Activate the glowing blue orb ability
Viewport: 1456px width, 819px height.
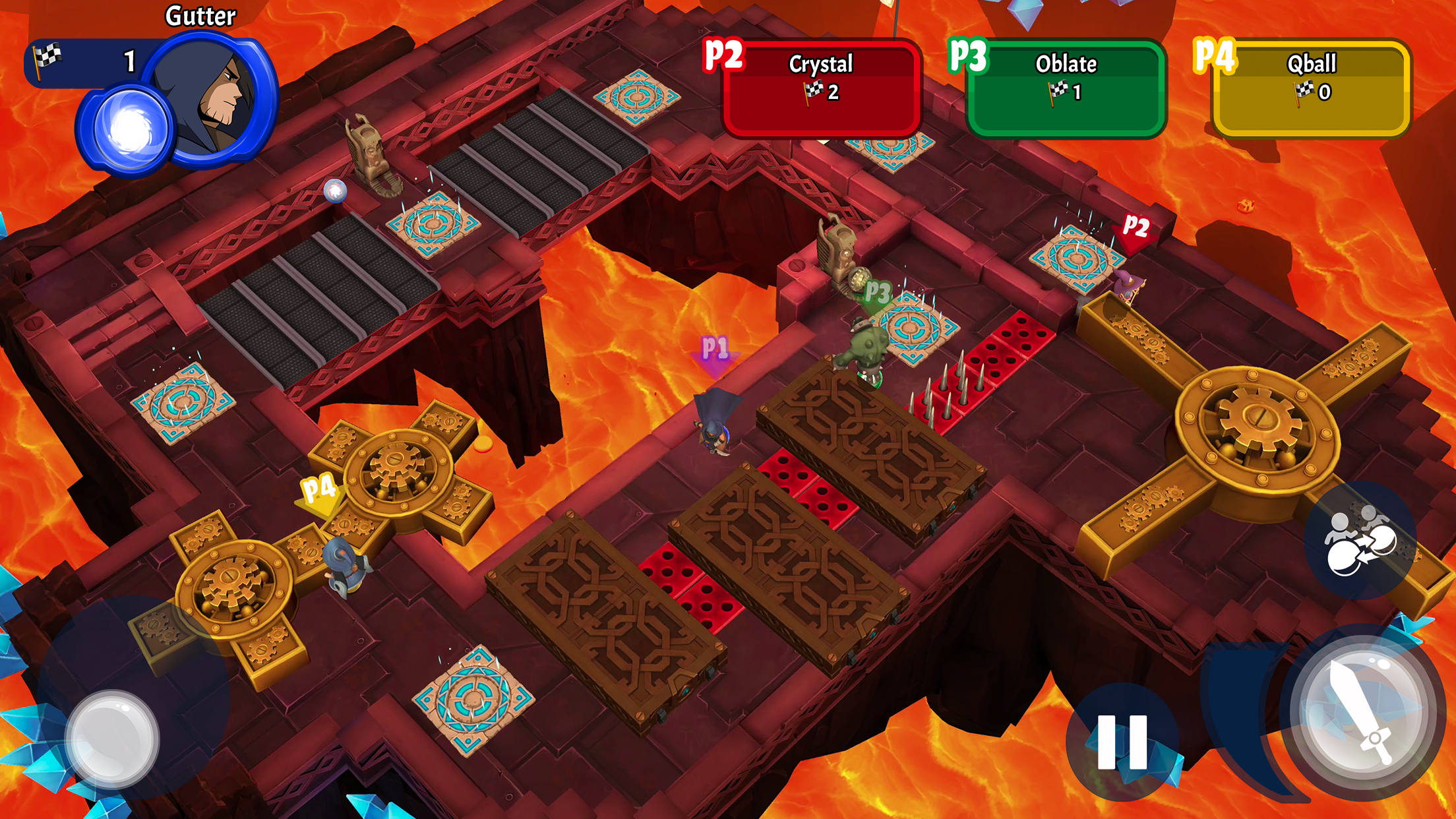coord(129,129)
